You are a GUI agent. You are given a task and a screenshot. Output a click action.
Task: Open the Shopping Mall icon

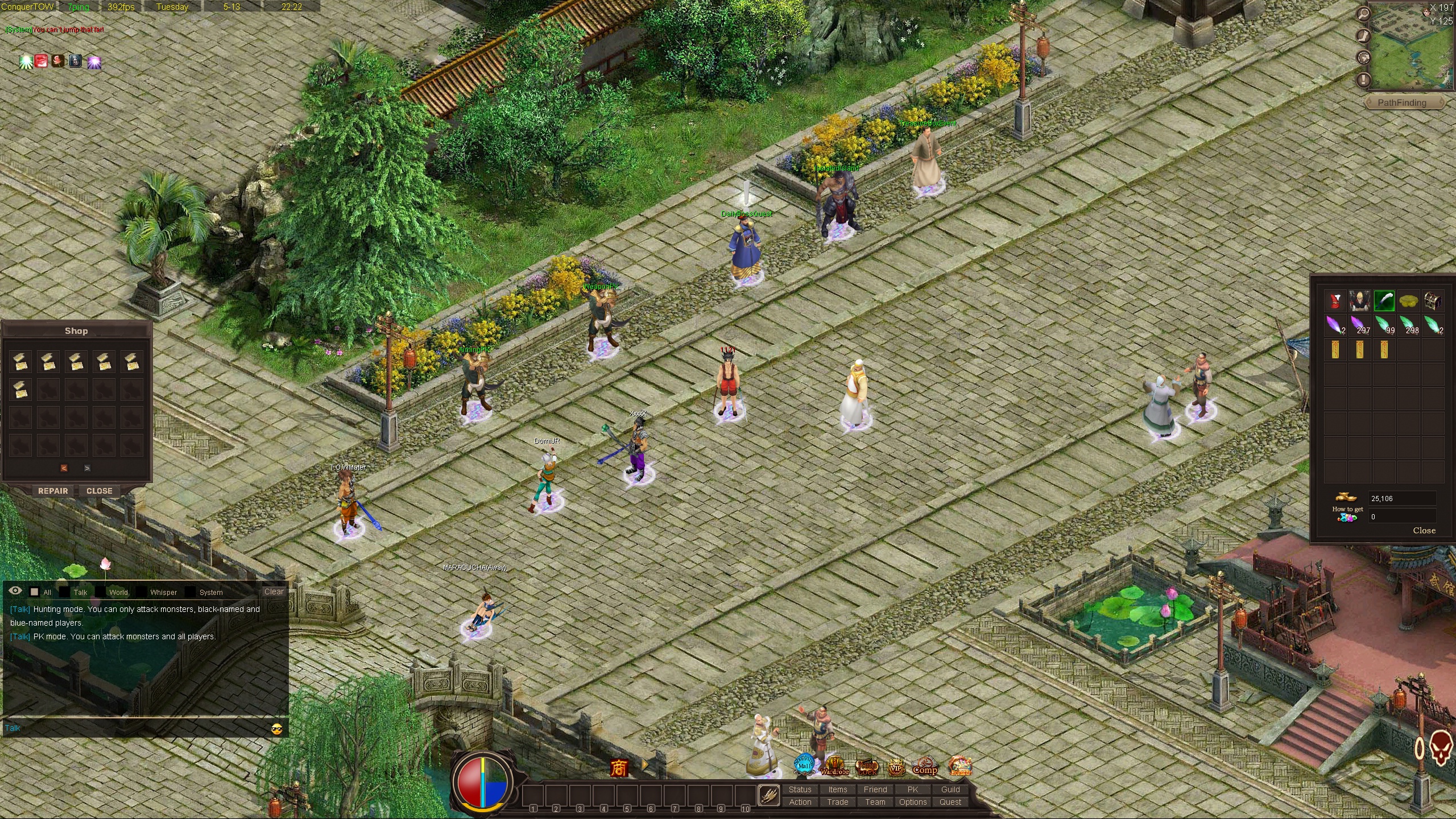804,764
